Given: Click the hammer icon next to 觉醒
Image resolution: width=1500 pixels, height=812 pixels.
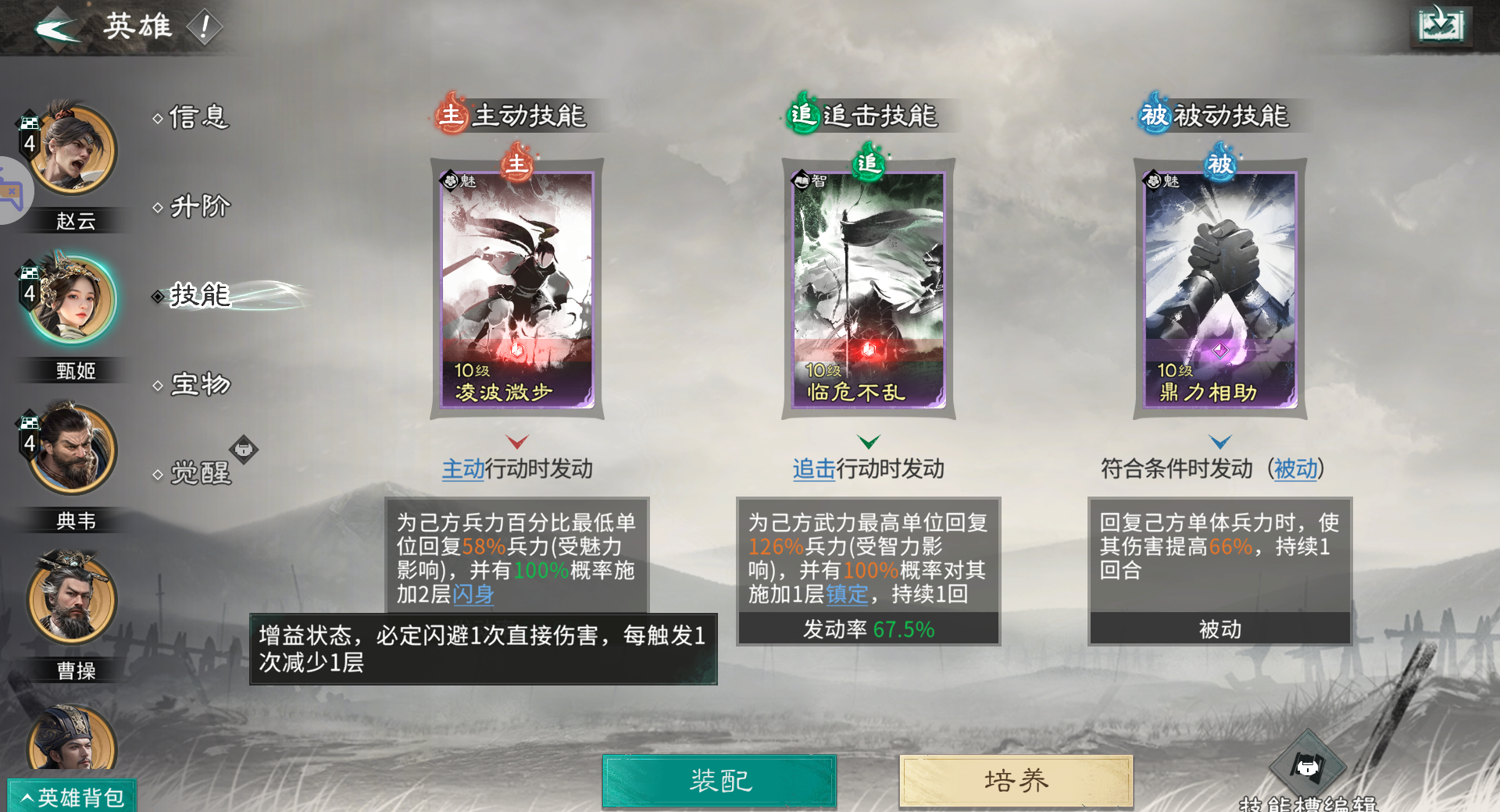Looking at the screenshot, I should pyautogui.click(x=245, y=450).
